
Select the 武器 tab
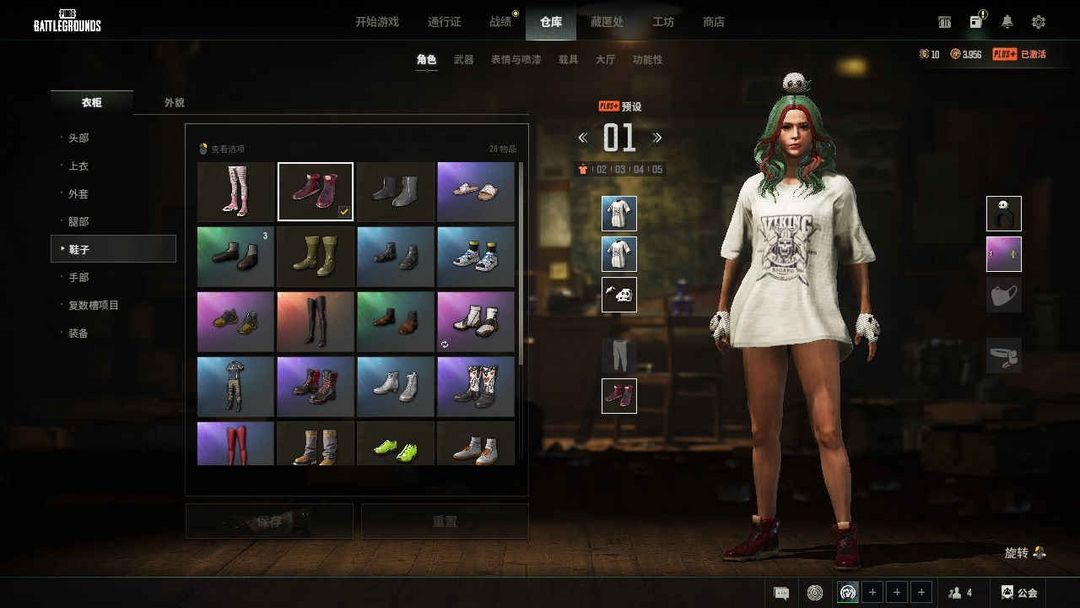[463, 60]
